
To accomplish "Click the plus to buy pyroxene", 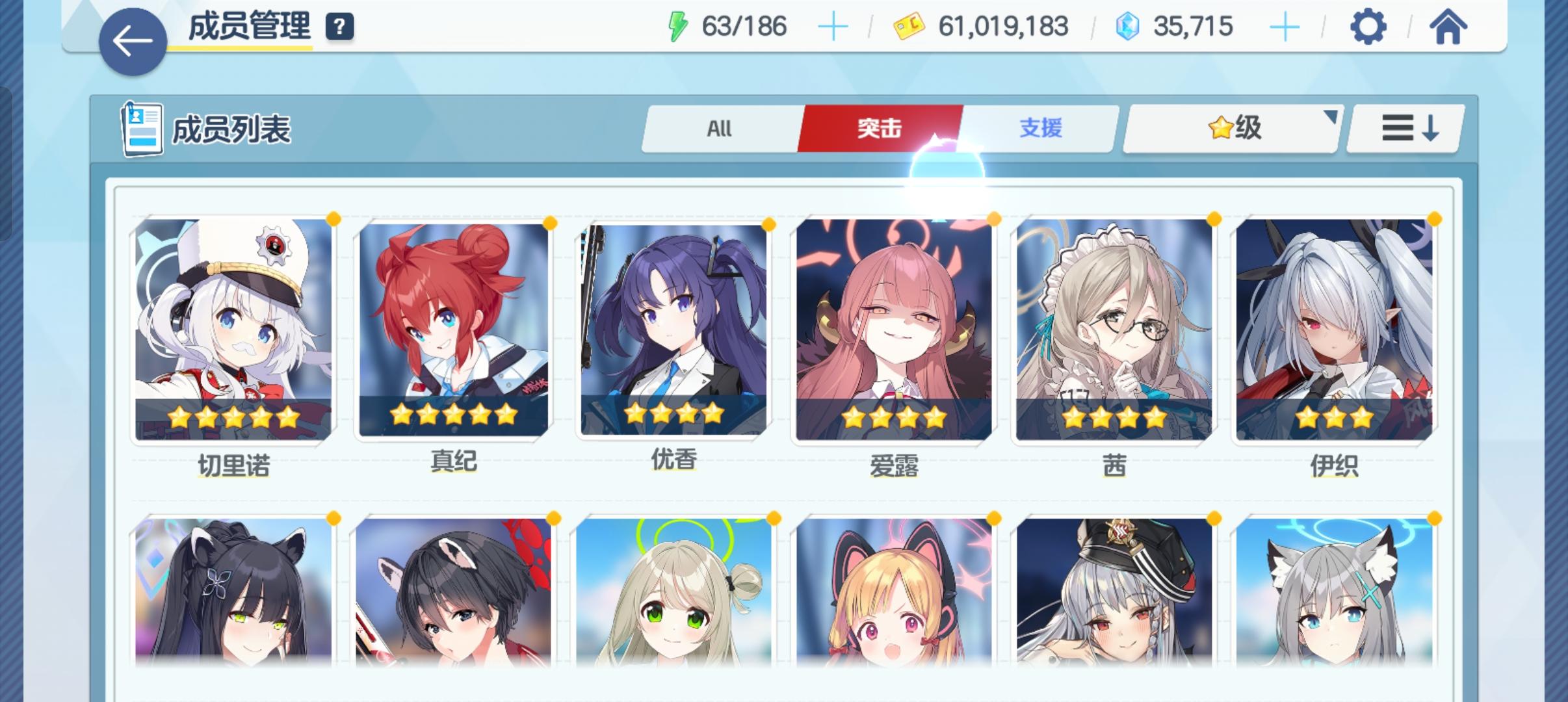I will pyautogui.click(x=1284, y=26).
